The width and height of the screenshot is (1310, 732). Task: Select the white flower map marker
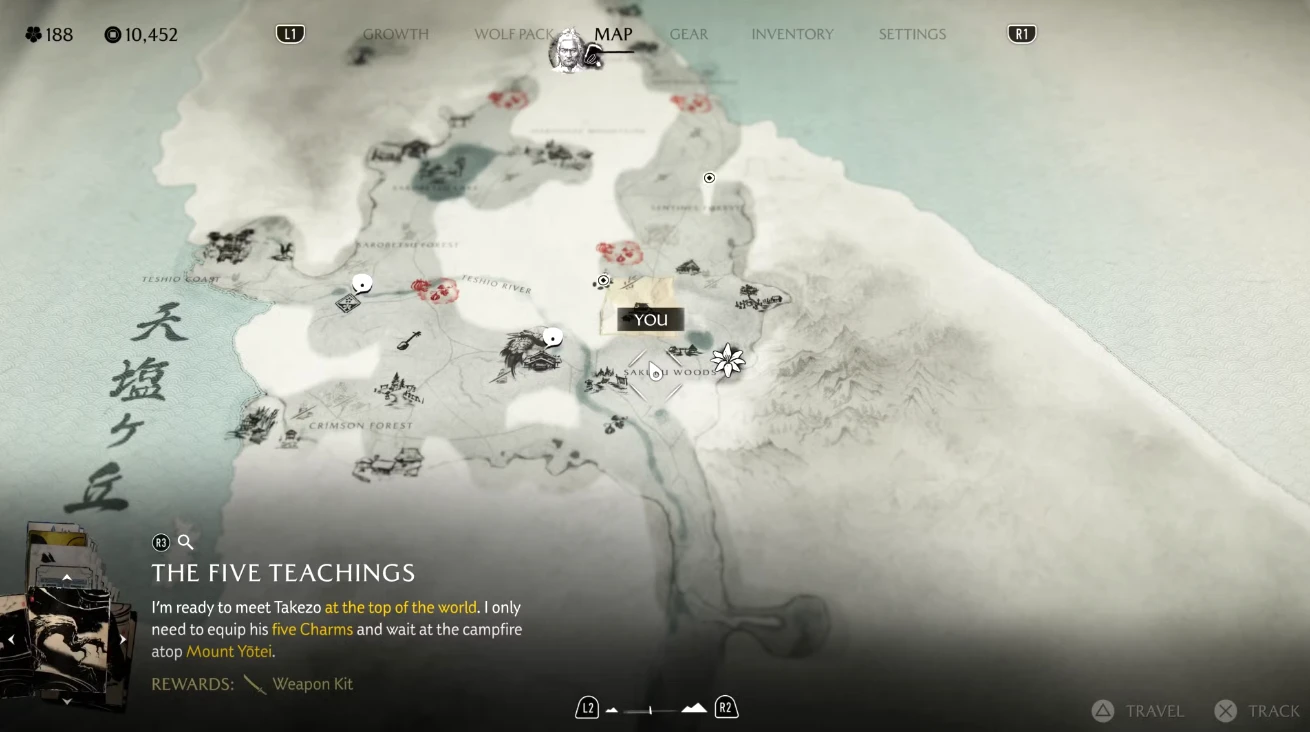(x=728, y=360)
